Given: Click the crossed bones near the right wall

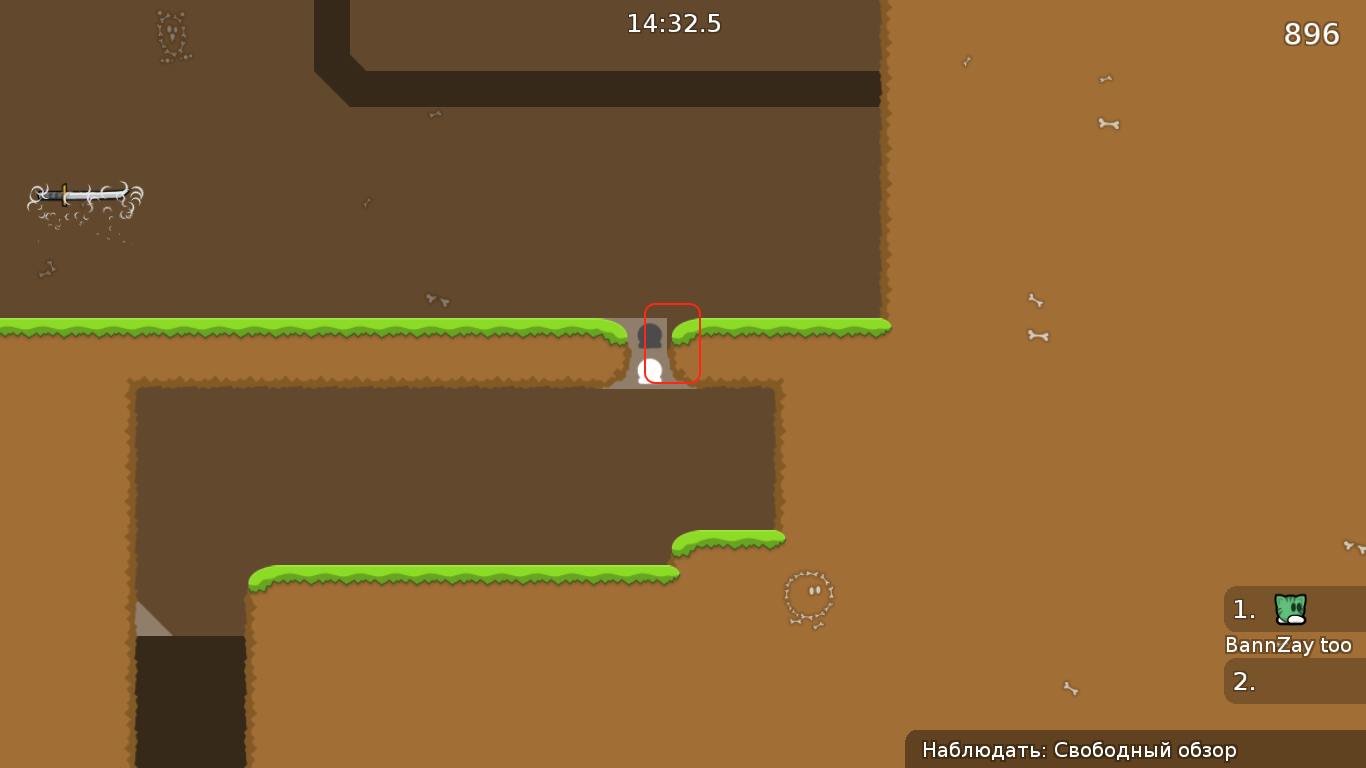Looking at the screenshot, I should [1036, 335].
